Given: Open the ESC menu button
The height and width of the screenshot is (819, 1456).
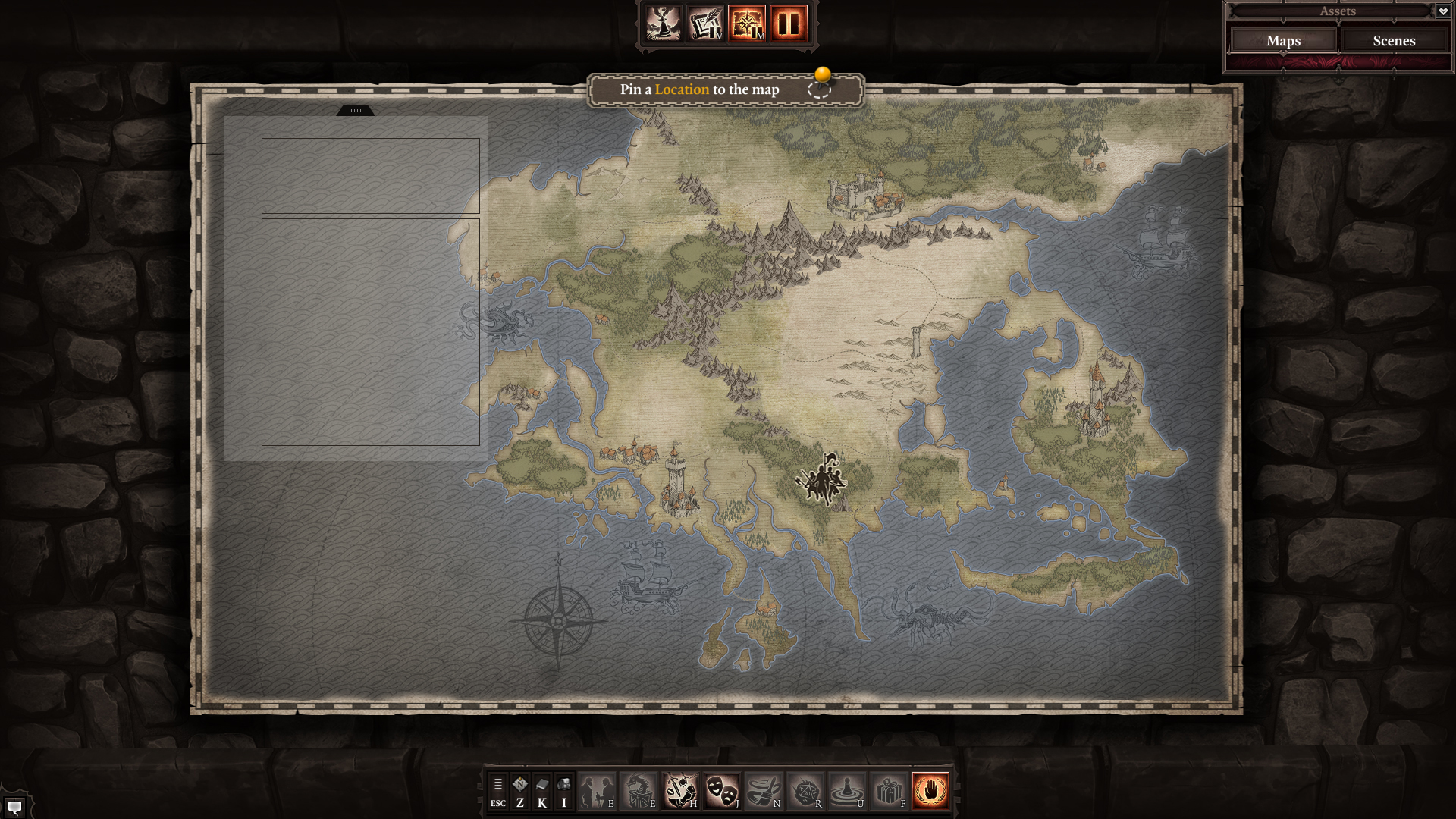Looking at the screenshot, I should pyautogui.click(x=497, y=791).
